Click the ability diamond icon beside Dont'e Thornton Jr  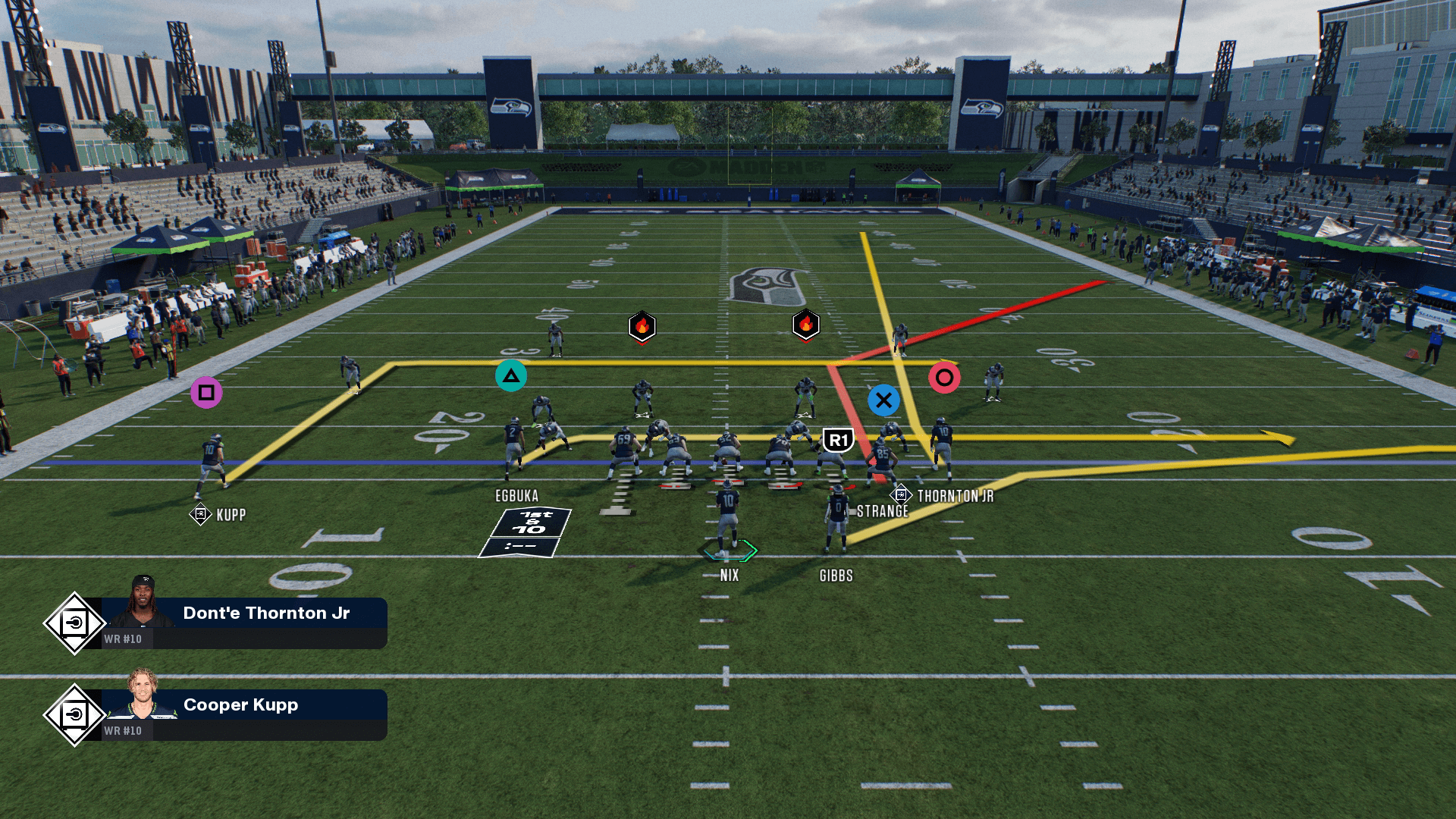pos(74,623)
